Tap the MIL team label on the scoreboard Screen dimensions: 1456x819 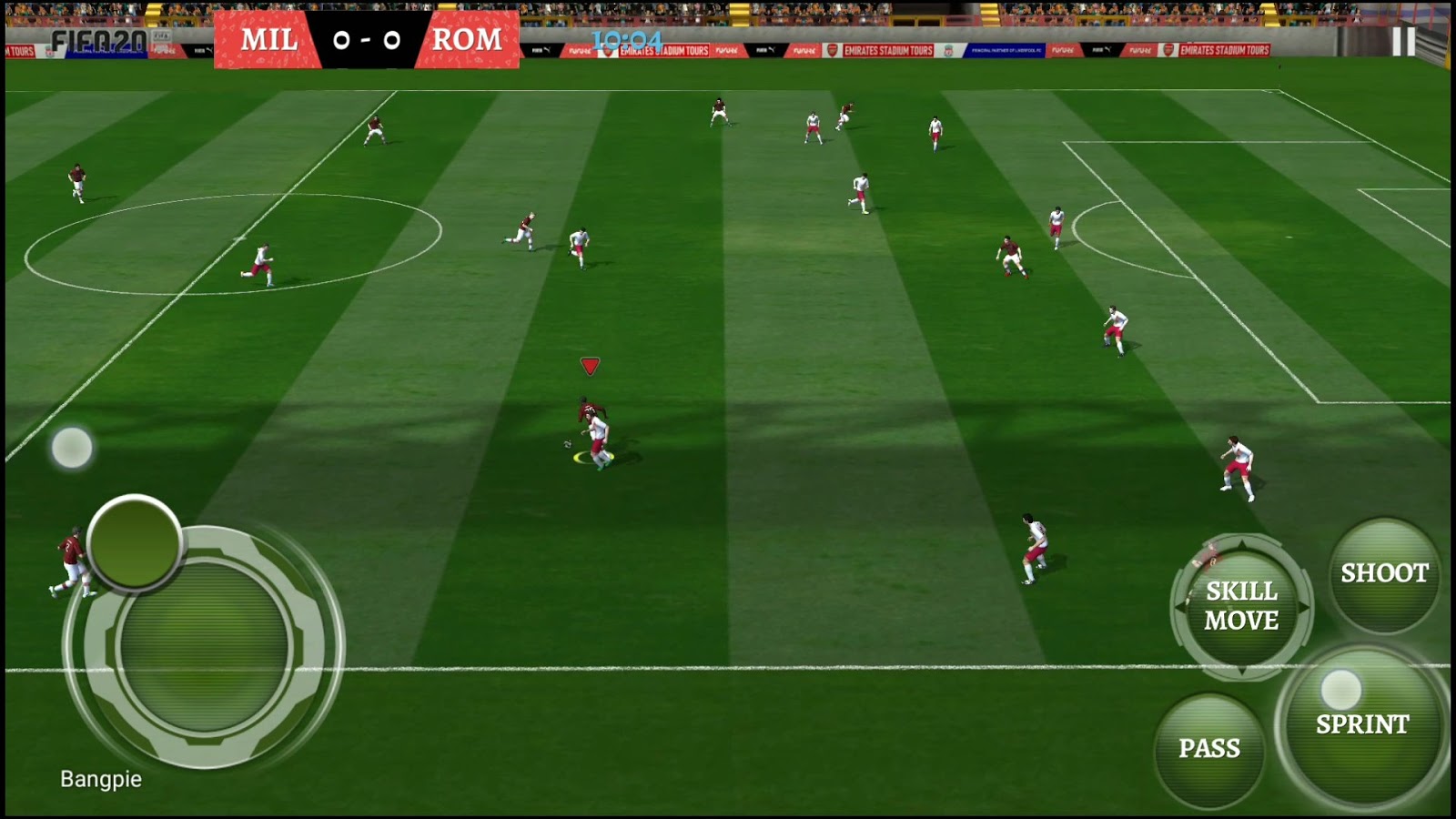pyautogui.click(x=268, y=41)
